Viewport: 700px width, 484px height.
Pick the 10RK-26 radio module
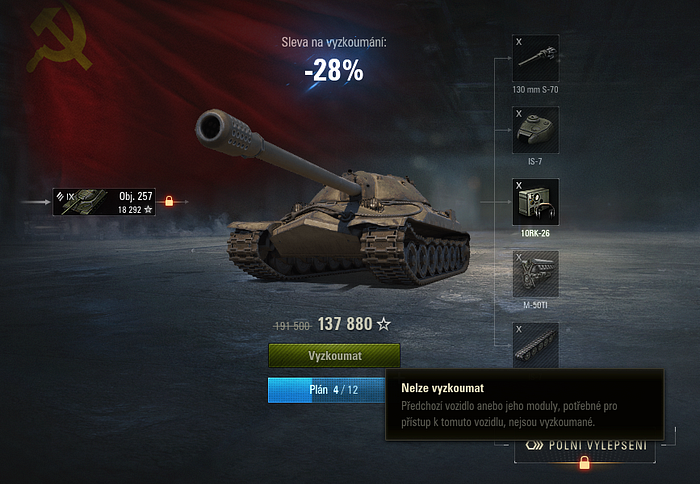[x=535, y=201]
